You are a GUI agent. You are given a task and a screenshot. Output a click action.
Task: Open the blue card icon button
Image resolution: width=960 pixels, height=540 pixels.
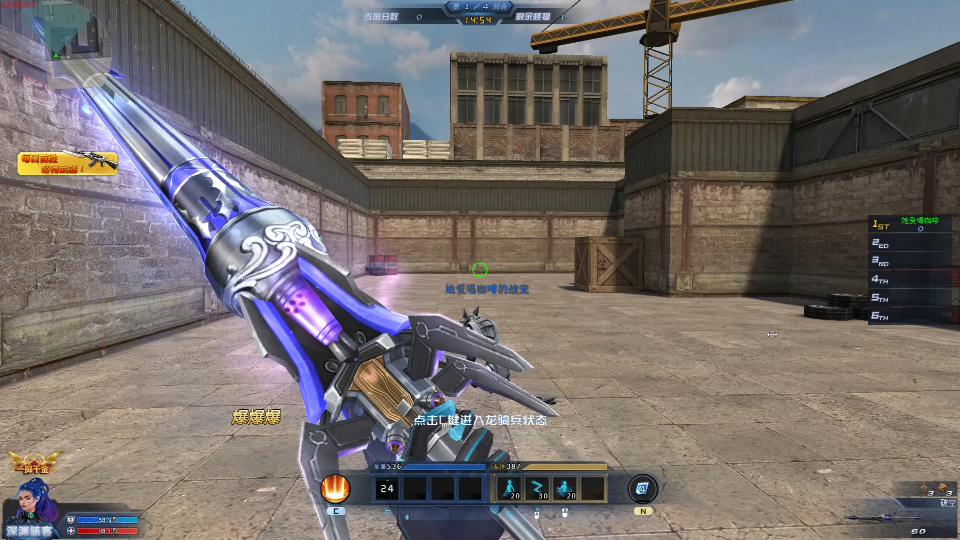pos(641,489)
